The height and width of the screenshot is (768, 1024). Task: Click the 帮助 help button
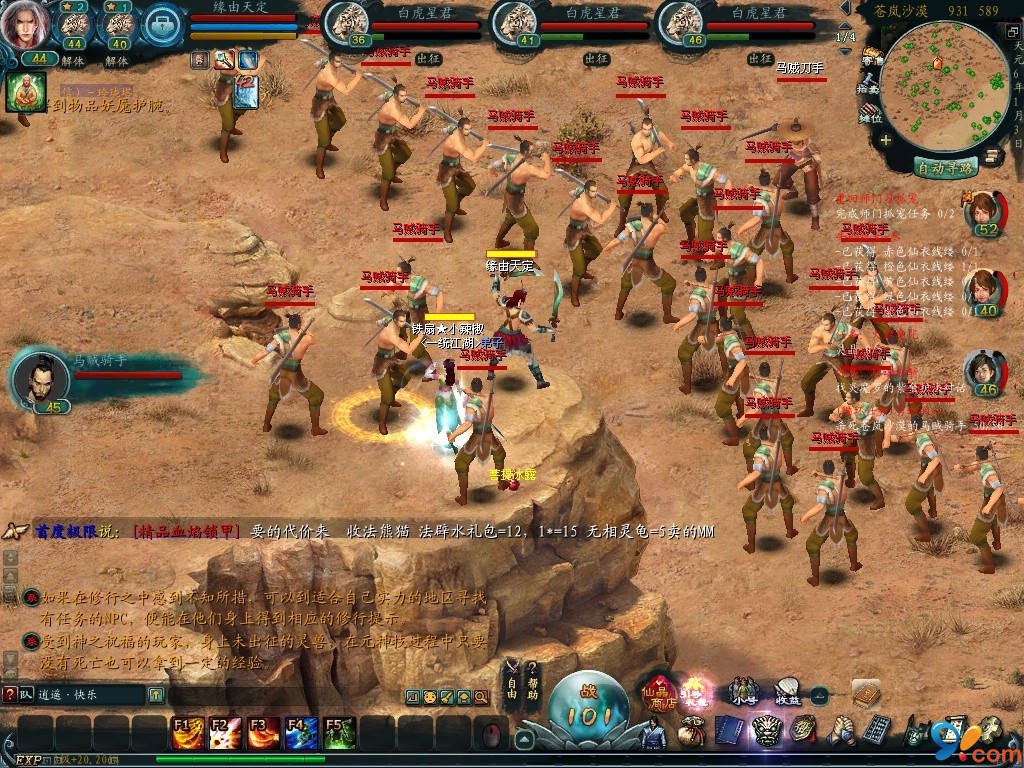pyautogui.click(x=532, y=680)
